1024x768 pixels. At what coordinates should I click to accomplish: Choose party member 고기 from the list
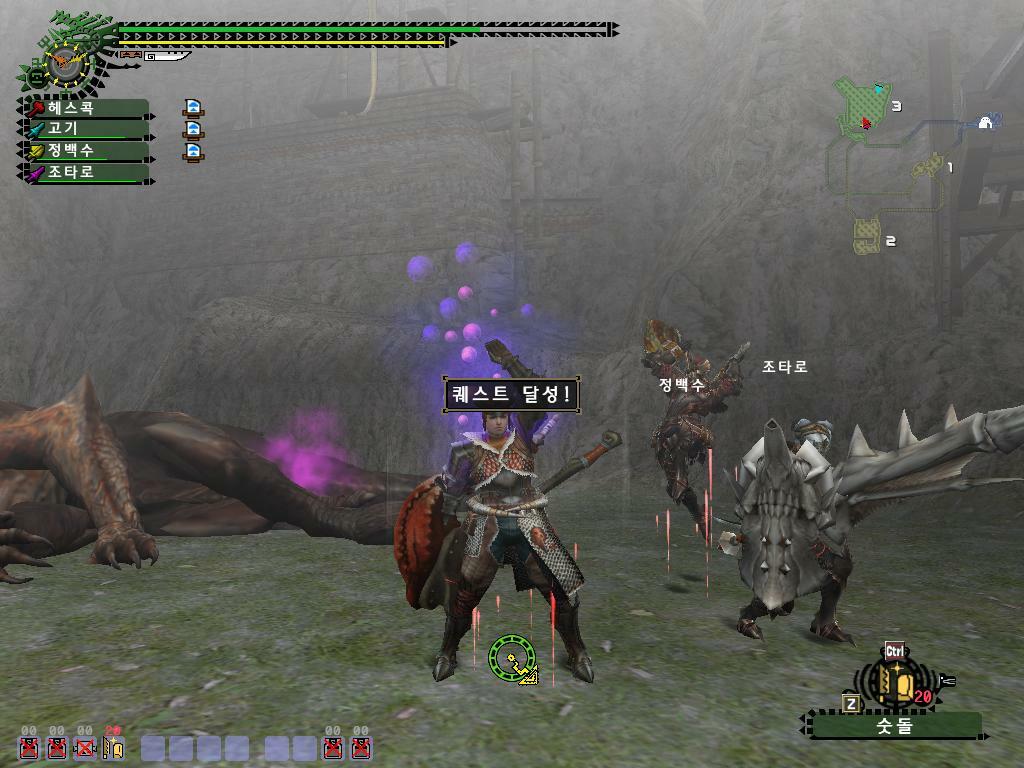tap(85, 129)
